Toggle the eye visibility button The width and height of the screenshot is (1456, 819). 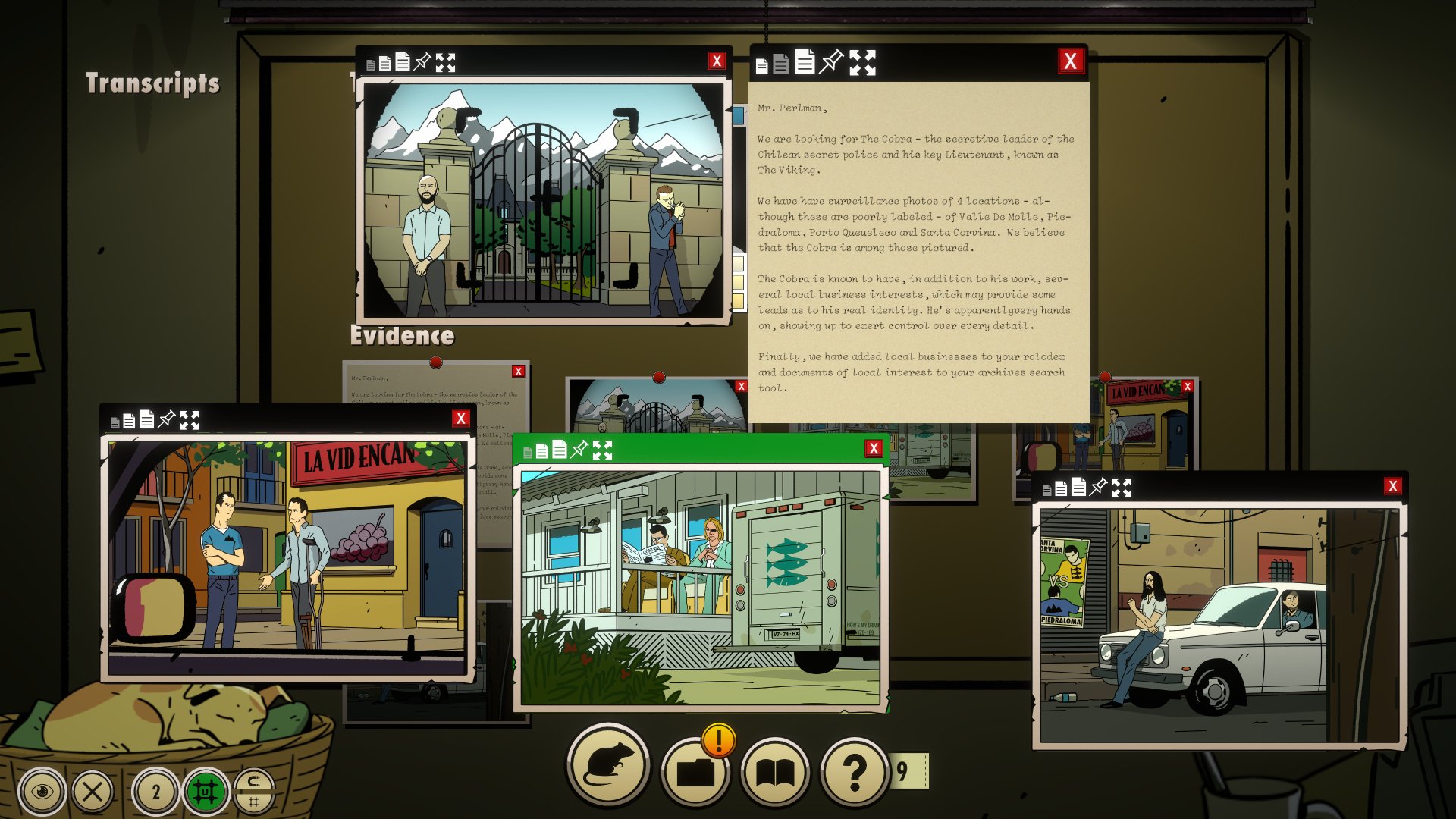tap(42, 792)
